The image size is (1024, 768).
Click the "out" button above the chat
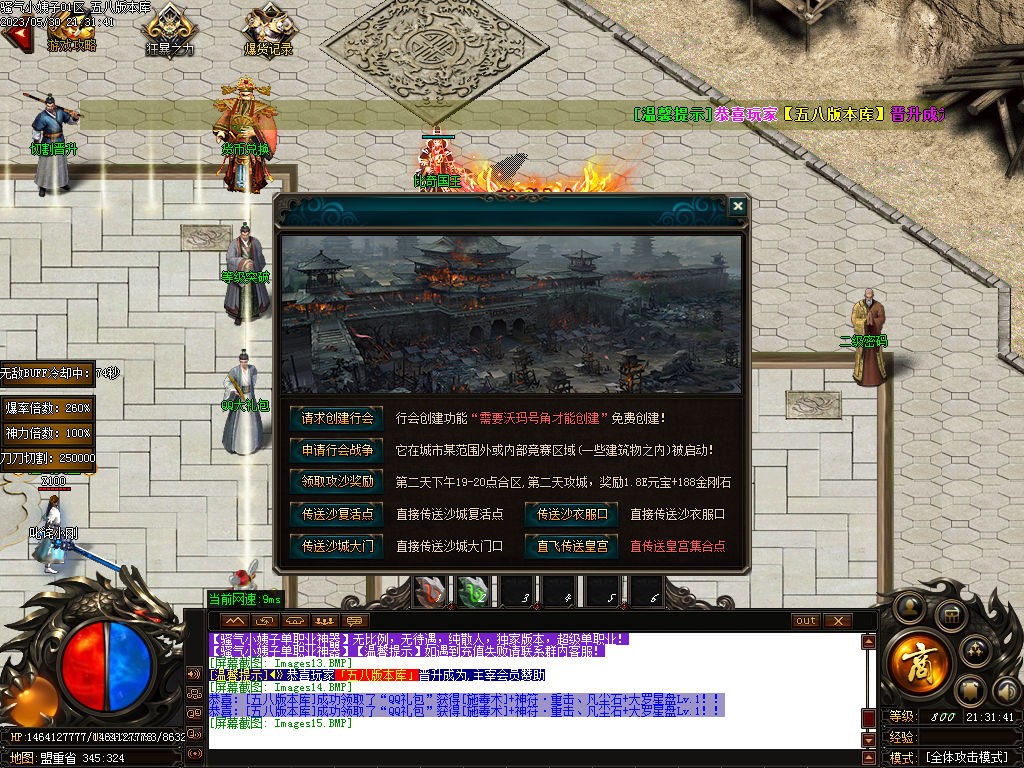805,621
